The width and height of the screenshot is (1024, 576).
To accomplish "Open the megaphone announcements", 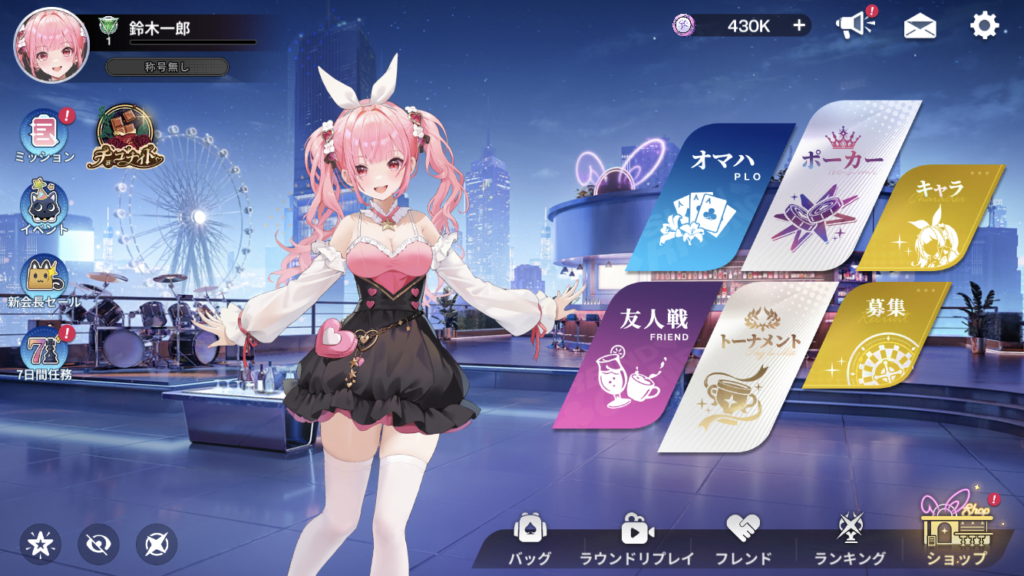I will click(x=855, y=26).
